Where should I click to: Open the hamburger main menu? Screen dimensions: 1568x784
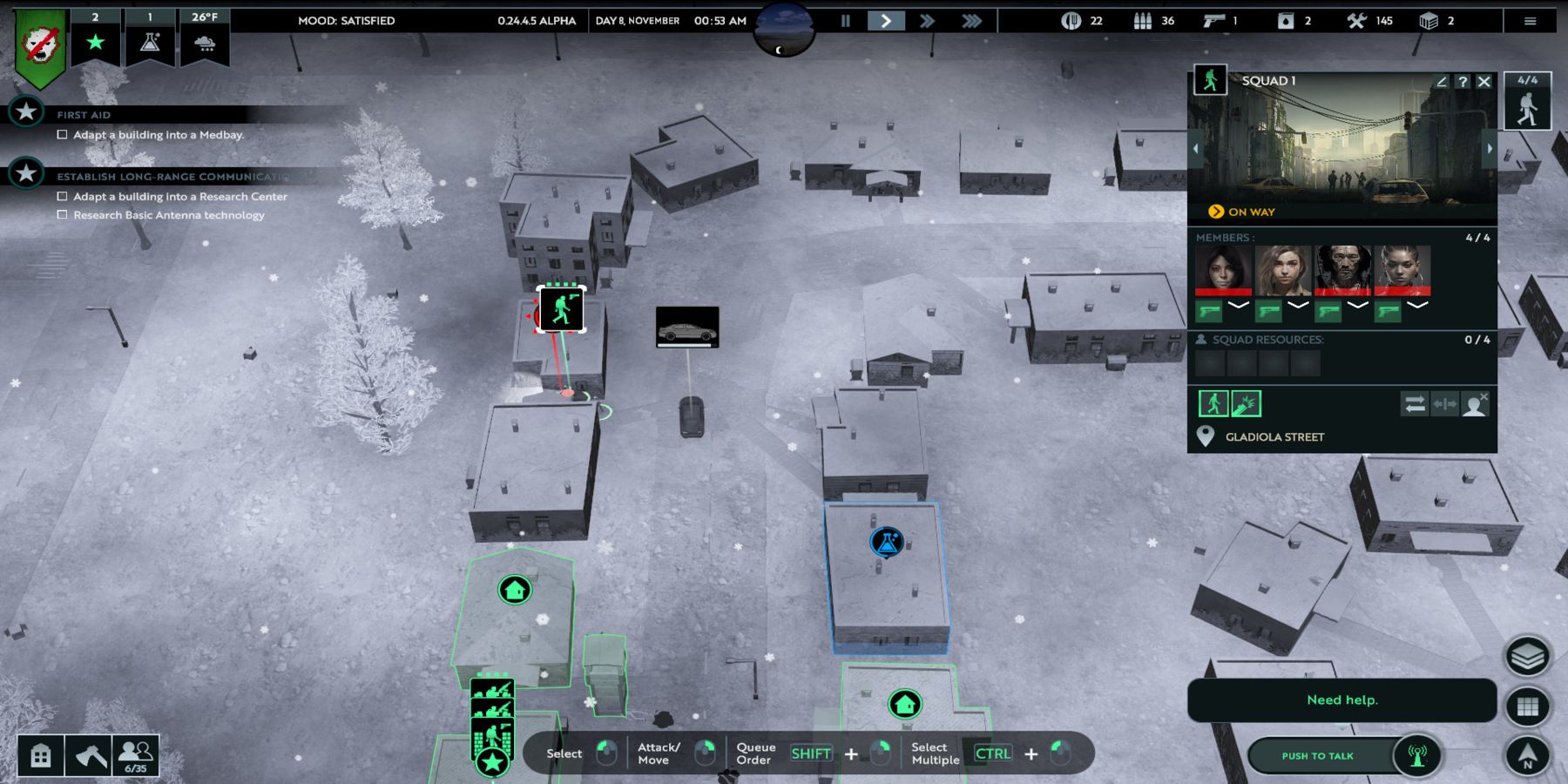[1530, 21]
